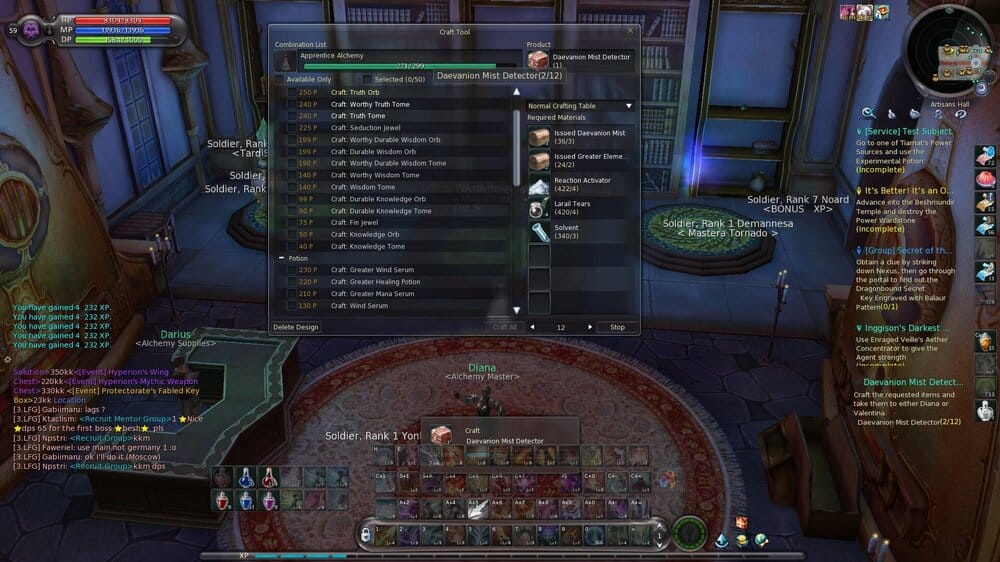1000x562 pixels.
Task: Select the Craft: Truth Orb recipe
Action: 355,92
